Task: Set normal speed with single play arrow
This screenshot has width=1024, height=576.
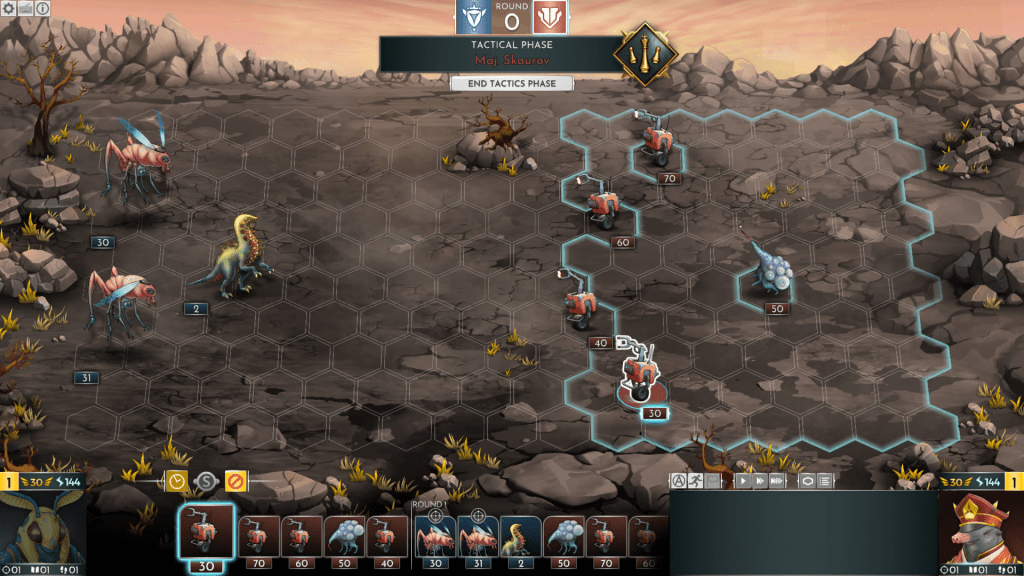Action: pos(743,481)
